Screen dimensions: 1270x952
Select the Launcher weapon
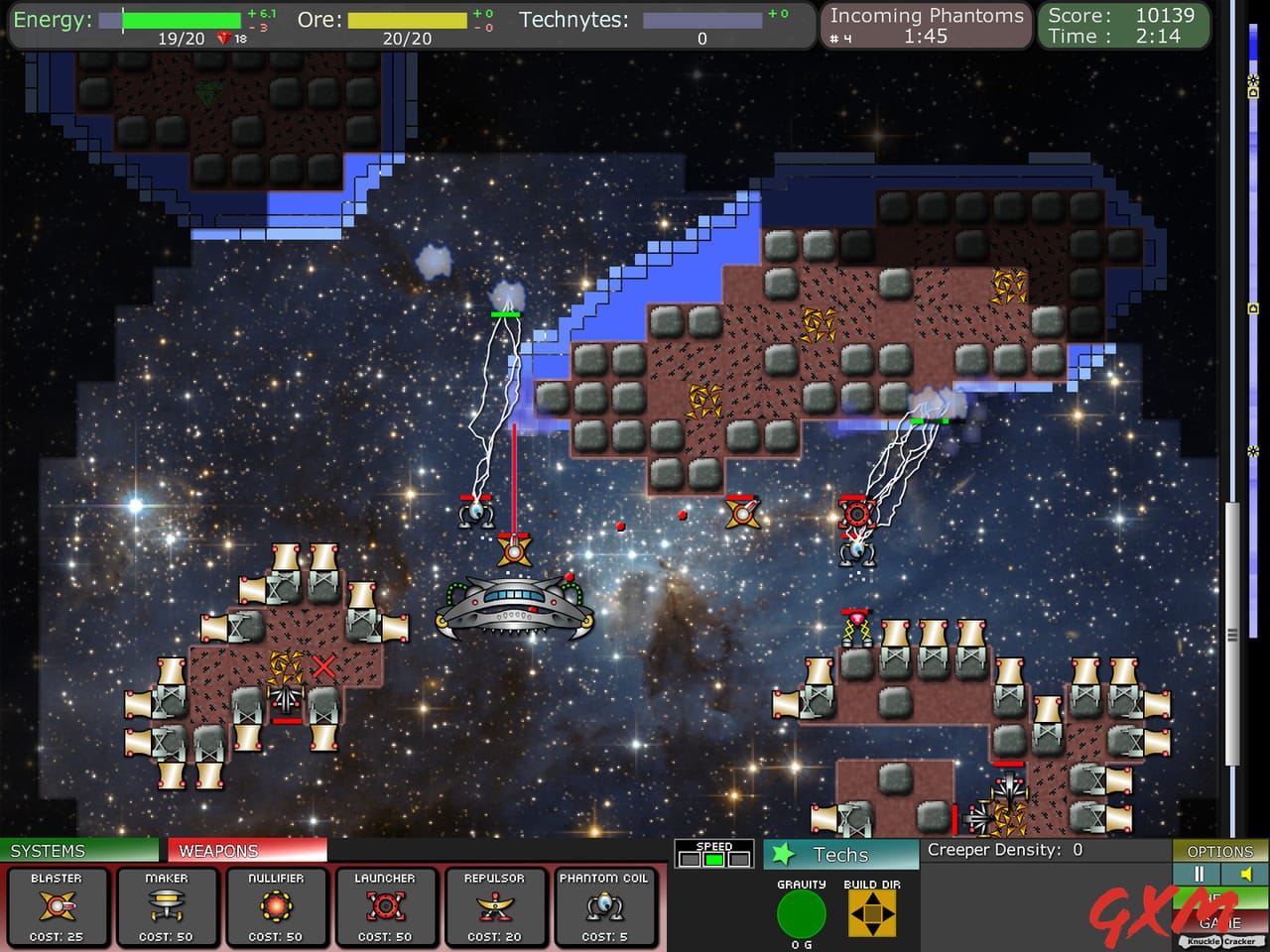click(x=385, y=907)
